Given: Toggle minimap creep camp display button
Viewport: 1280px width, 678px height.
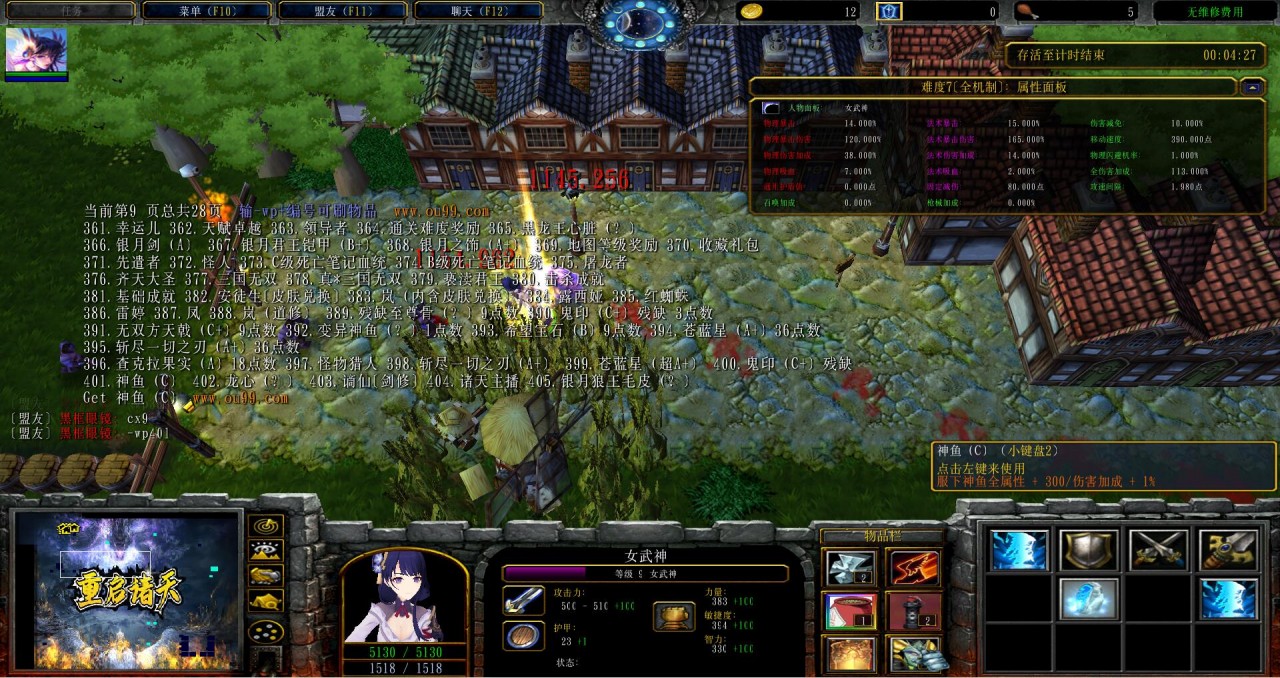Looking at the screenshot, I should pyautogui.click(x=265, y=602).
